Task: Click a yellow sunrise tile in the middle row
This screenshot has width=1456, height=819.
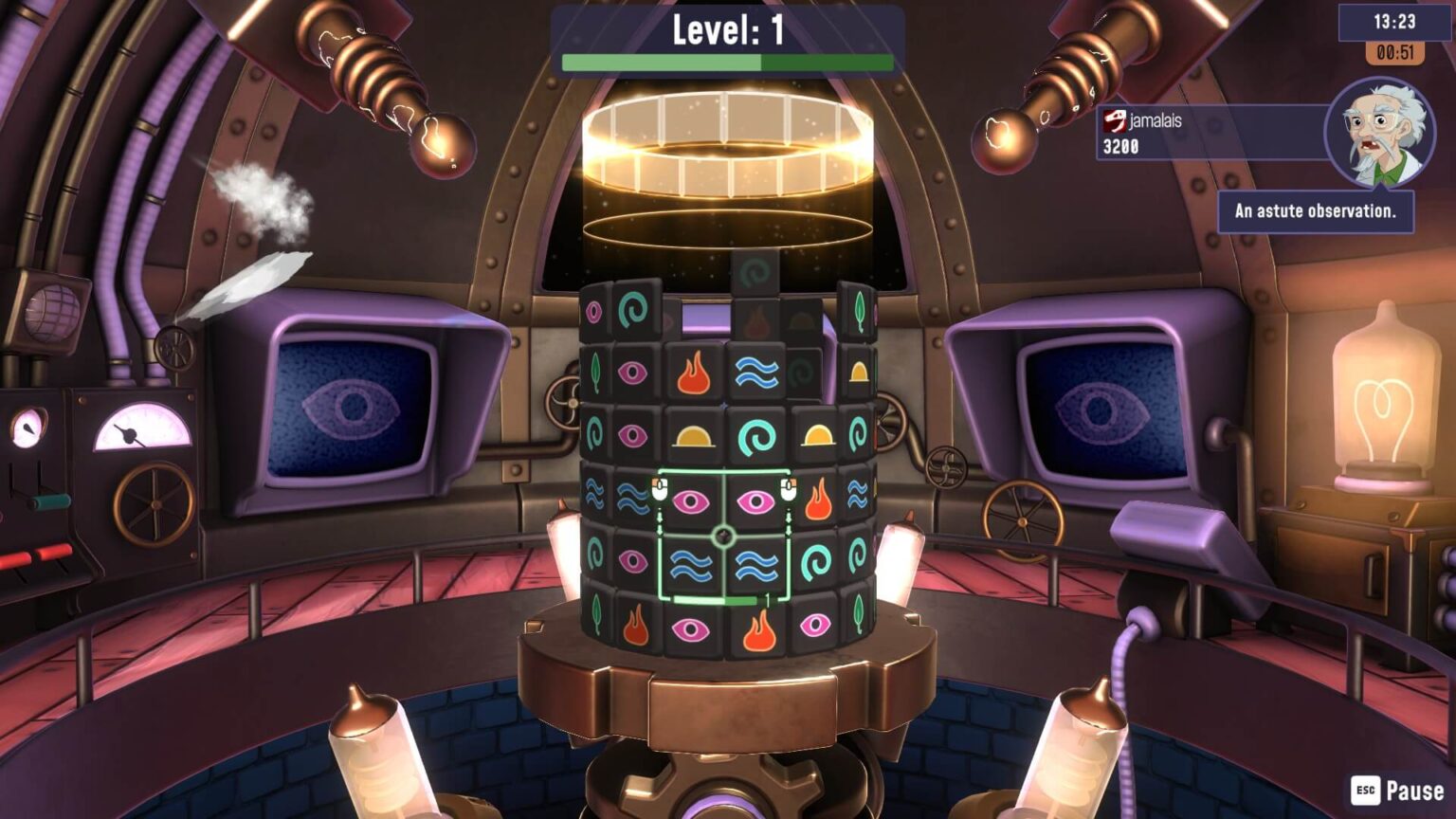Action: [x=693, y=435]
